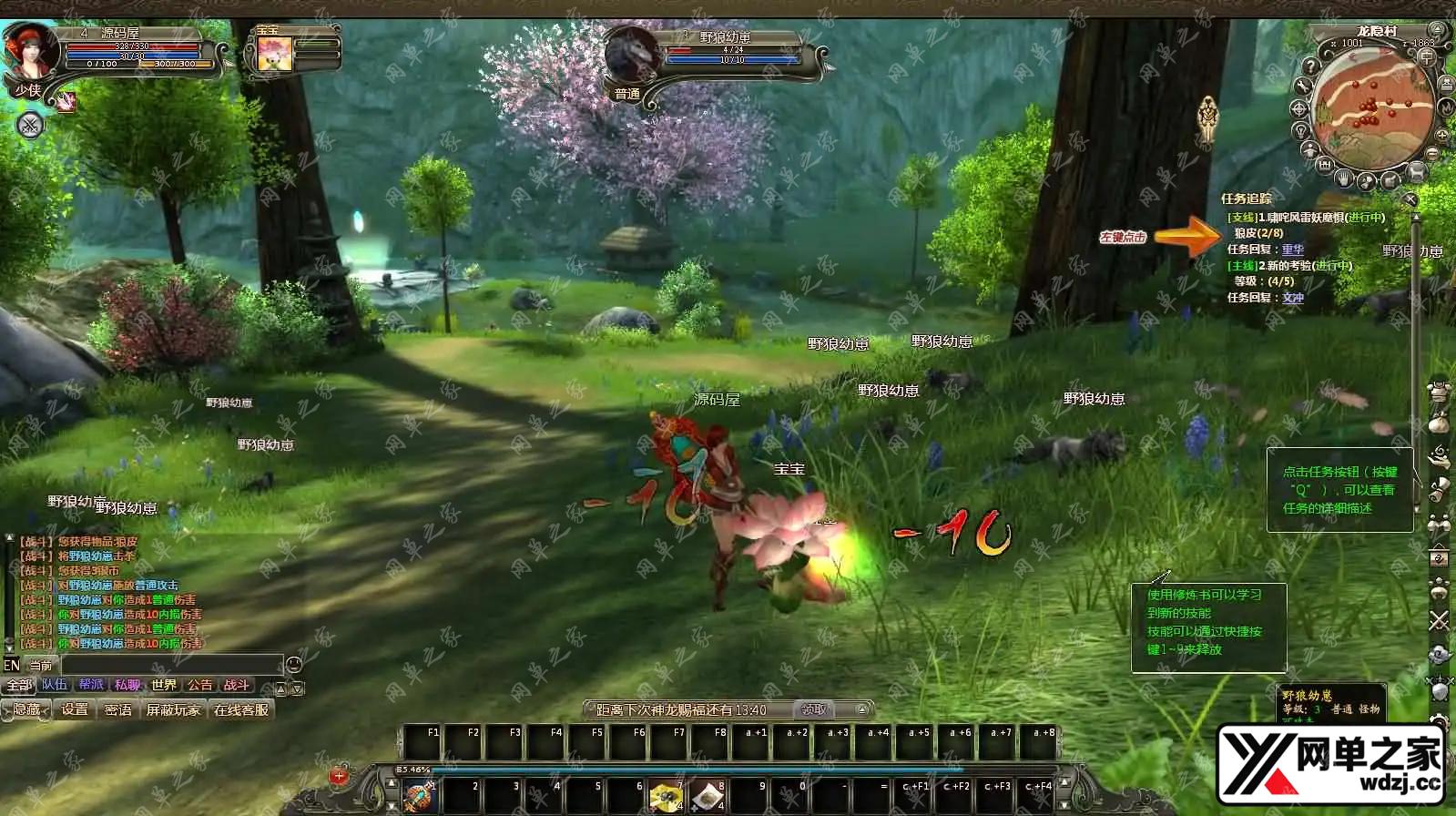Viewport: 1456px width, 816px height.
Task: Select the 野狼幼崽 target portrait
Action: (632, 56)
